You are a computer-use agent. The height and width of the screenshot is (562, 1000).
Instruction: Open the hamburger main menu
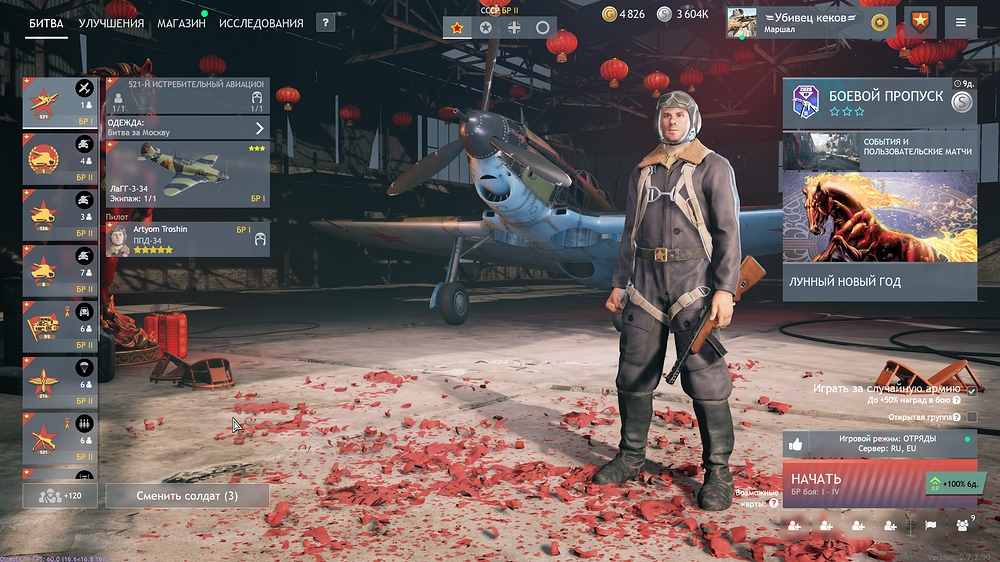(961, 22)
